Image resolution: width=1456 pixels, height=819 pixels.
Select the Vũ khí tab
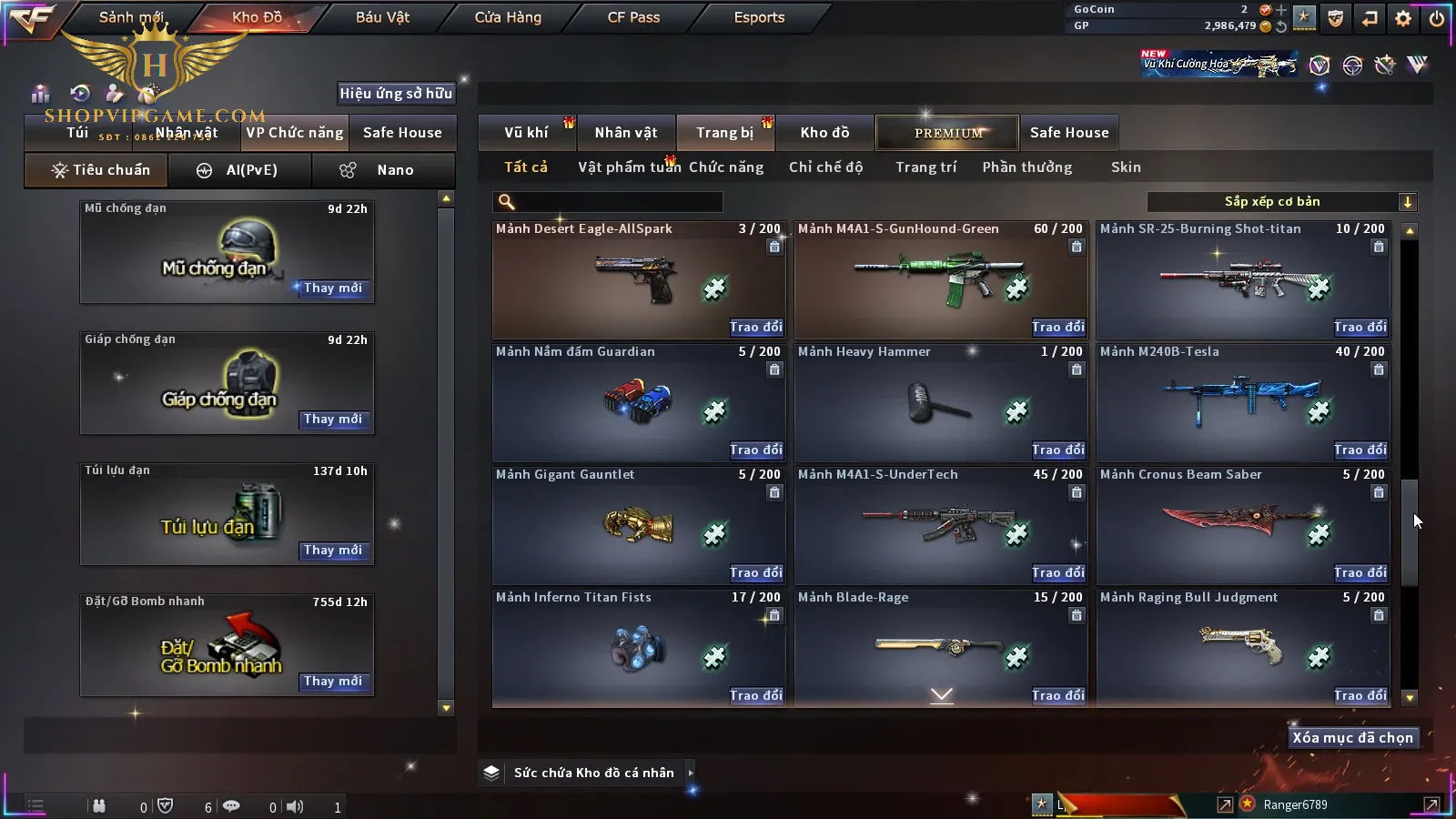(x=526, y=133)
